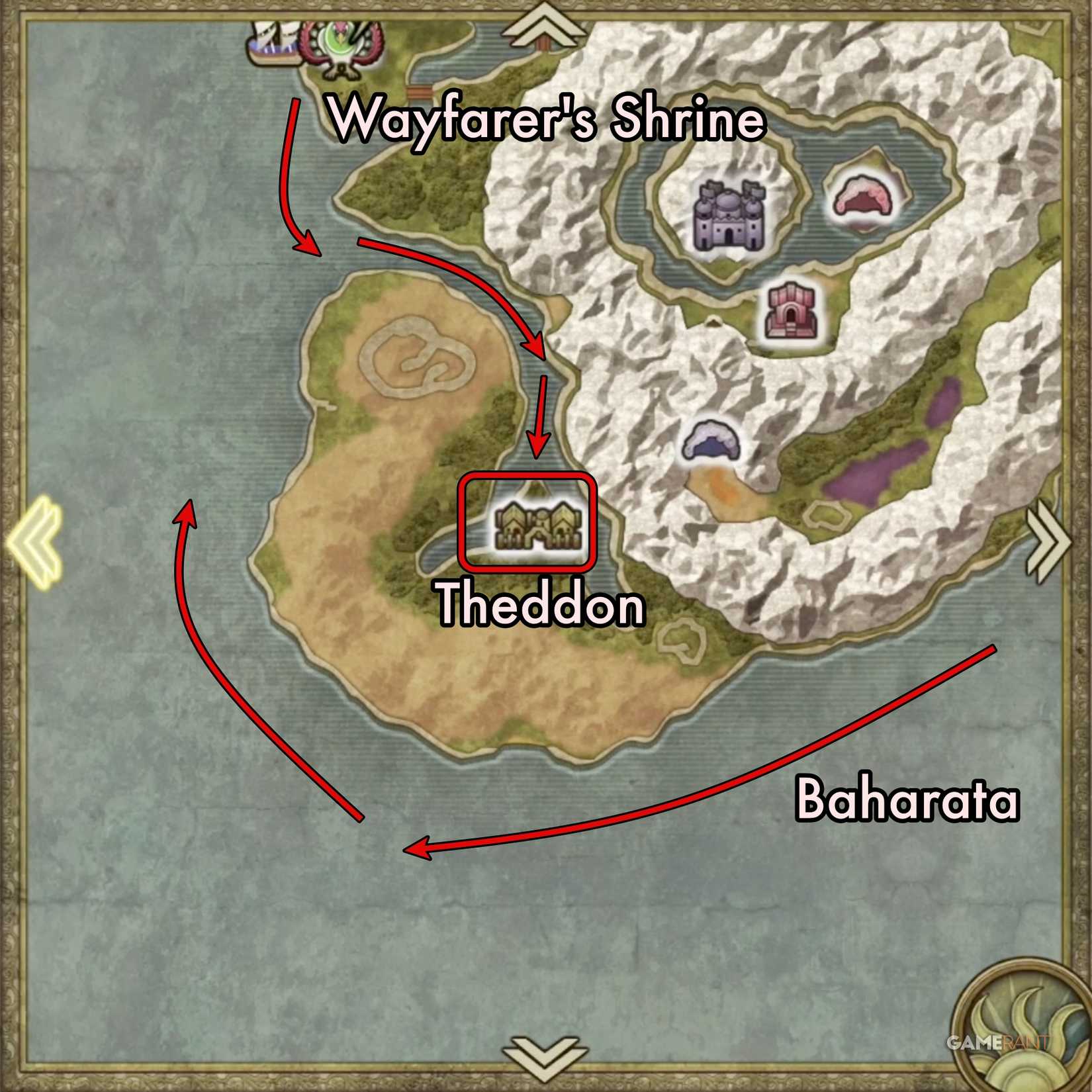Click the Wayfarer's Shrine label

(x=549, y=122)
